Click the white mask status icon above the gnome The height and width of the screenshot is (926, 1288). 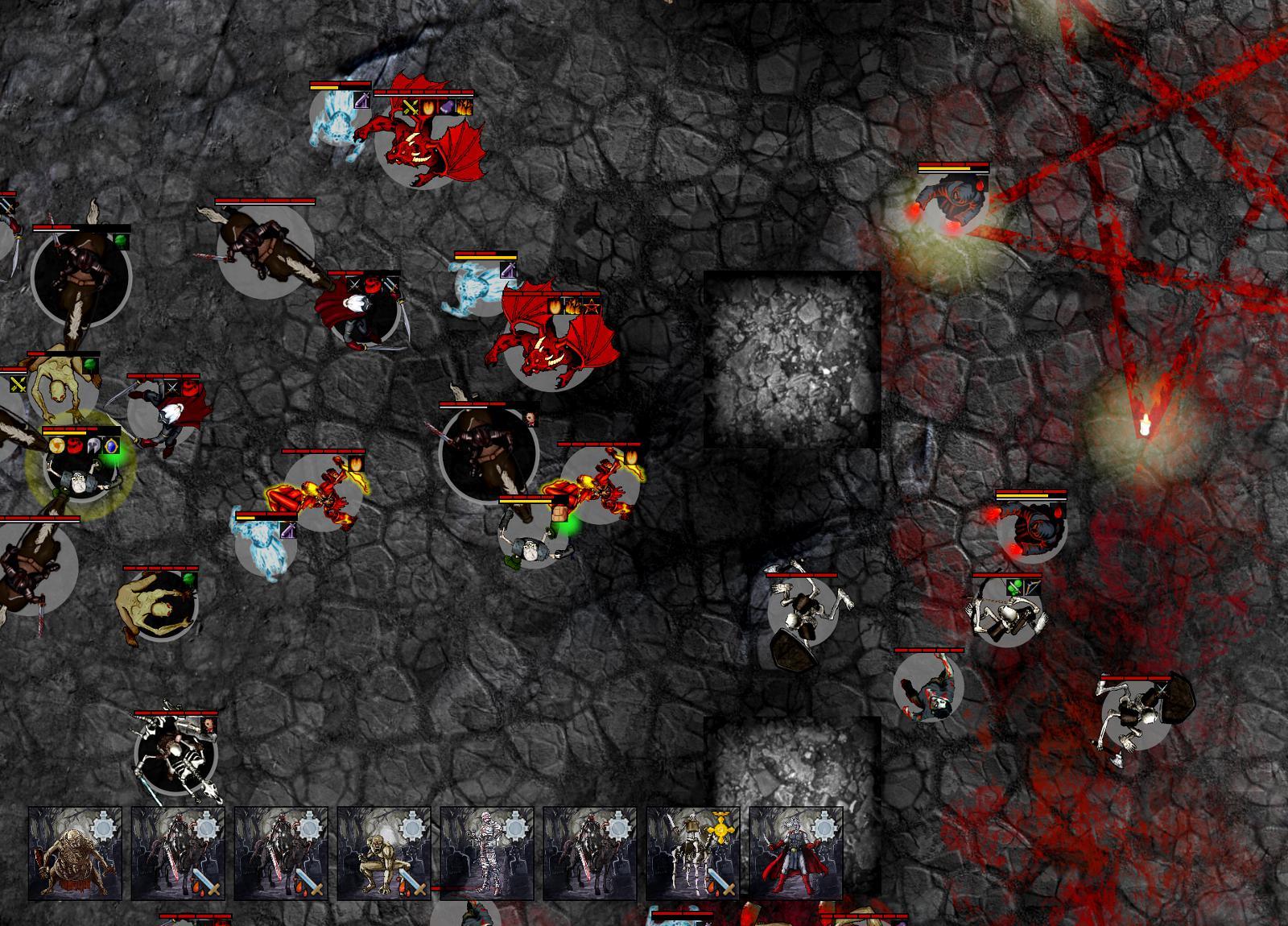[93, 444]
